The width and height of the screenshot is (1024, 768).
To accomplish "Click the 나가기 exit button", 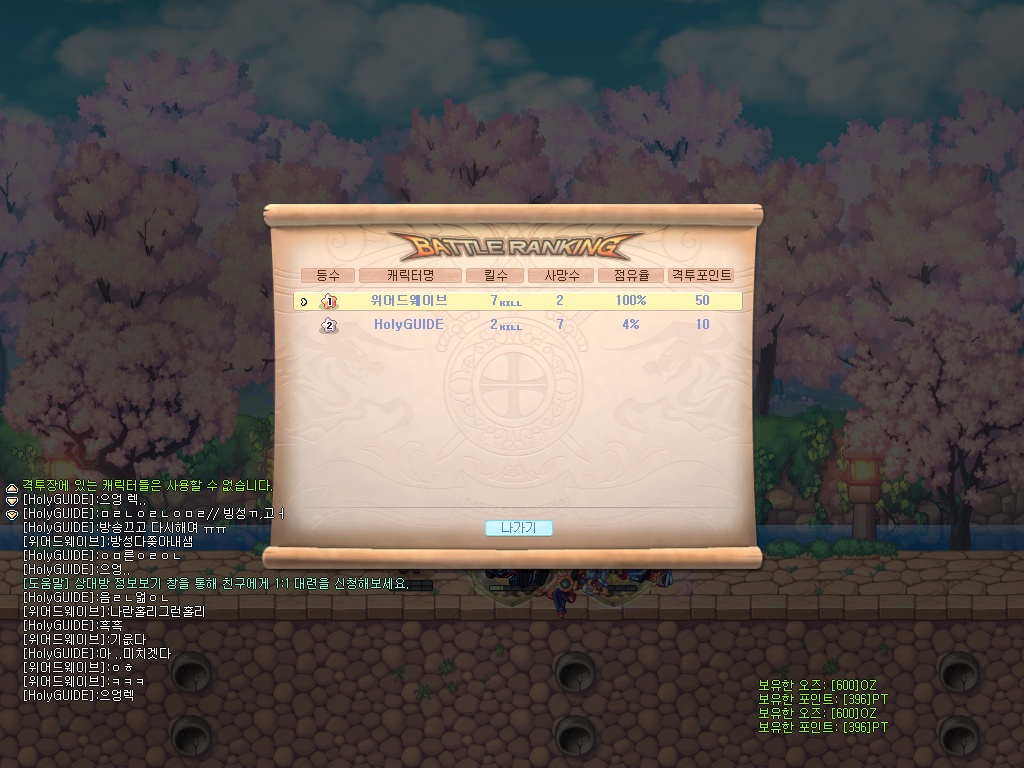I will 518,528.
